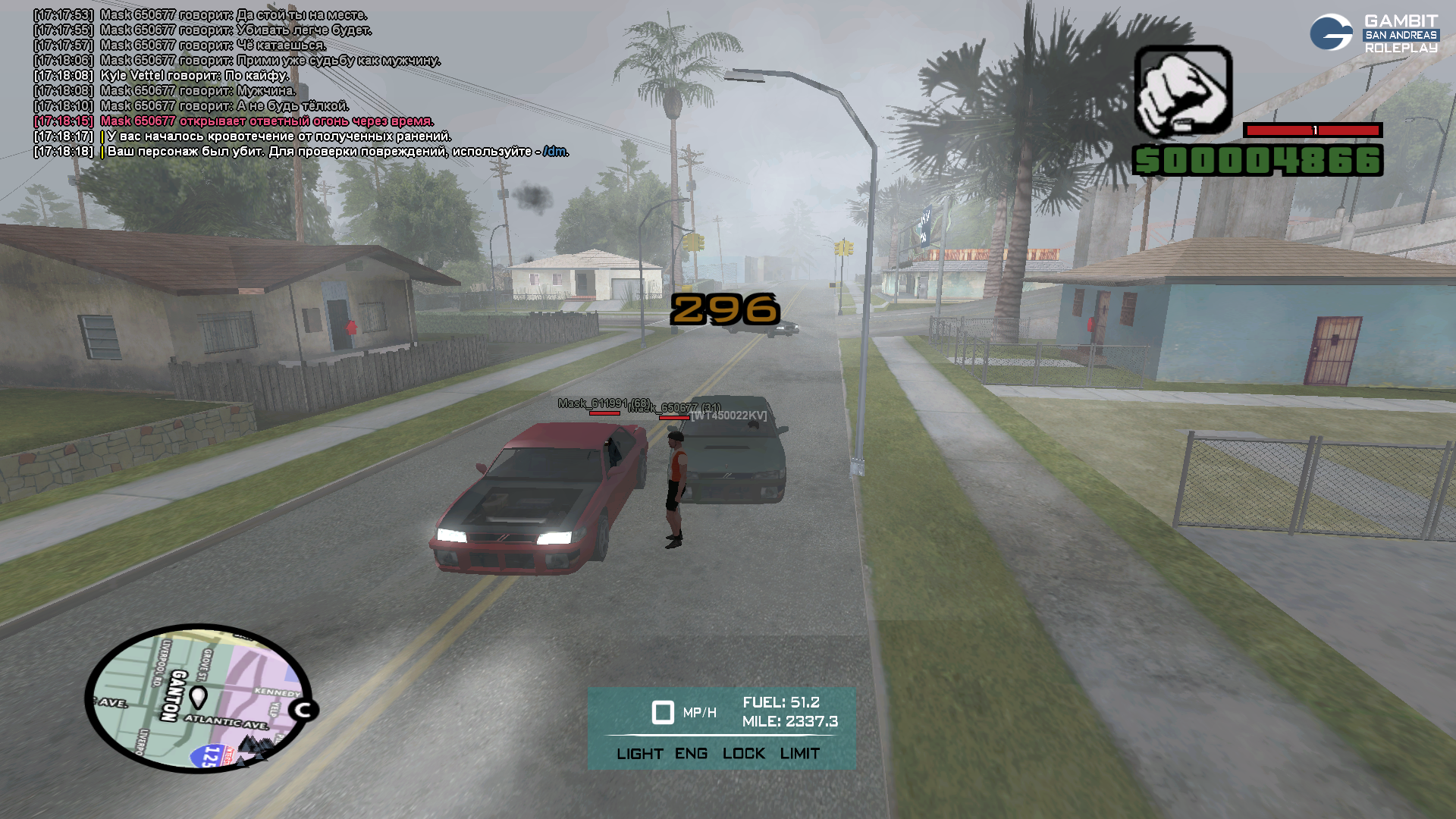Click the Gambit San Andreas Roleplay logo
Image resolution: width=1456 pixels, height=819 pixels.
coord(1373,33)
